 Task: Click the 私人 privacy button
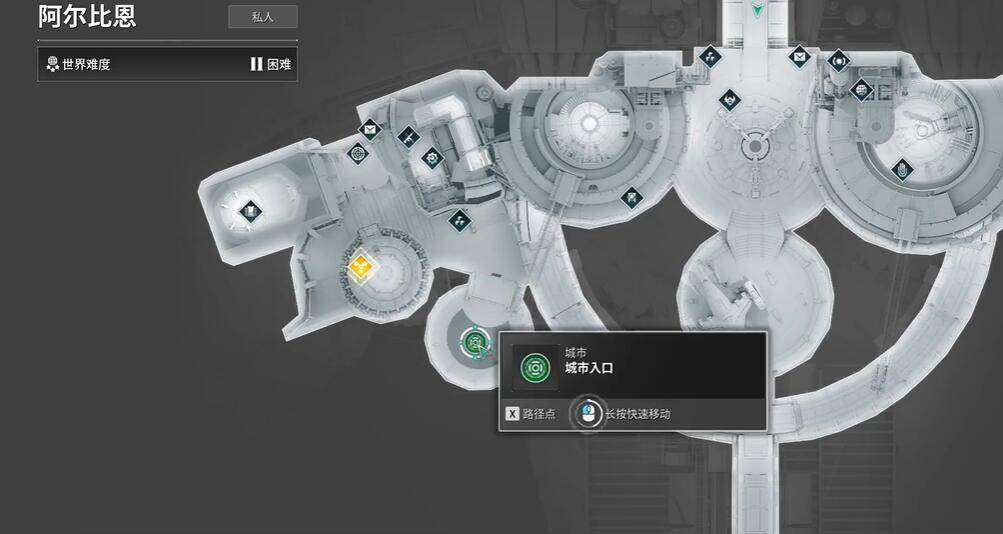pos(262,17)
